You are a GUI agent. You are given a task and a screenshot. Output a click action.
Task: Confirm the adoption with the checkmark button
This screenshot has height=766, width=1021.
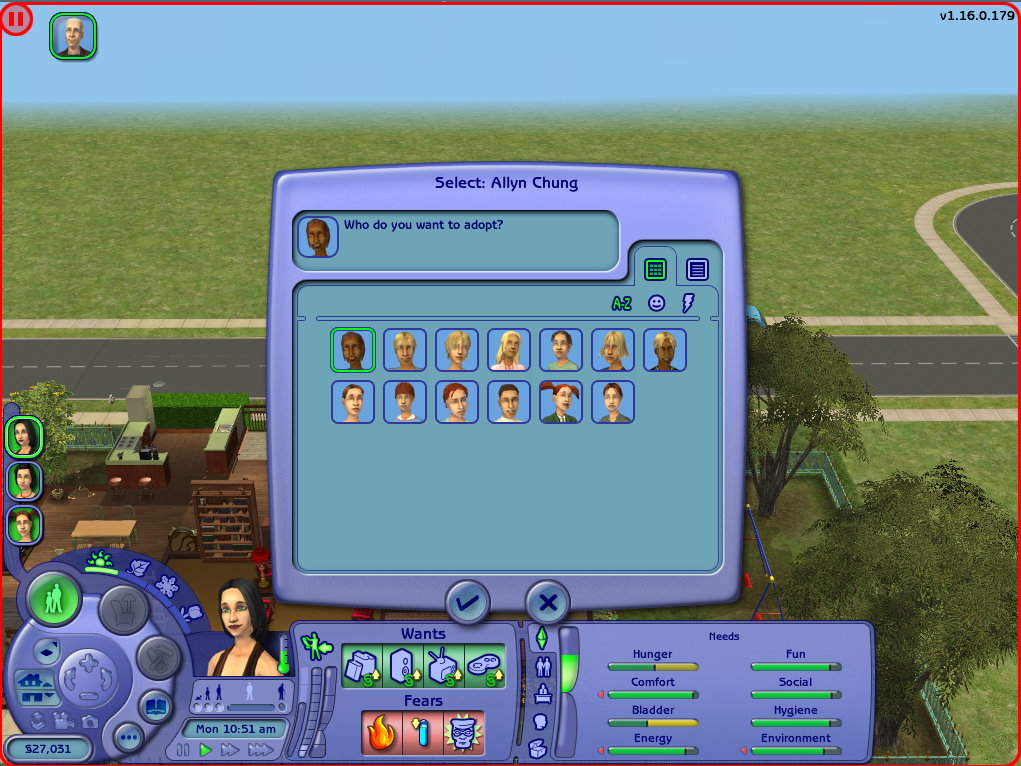click(x=468, y=602)
